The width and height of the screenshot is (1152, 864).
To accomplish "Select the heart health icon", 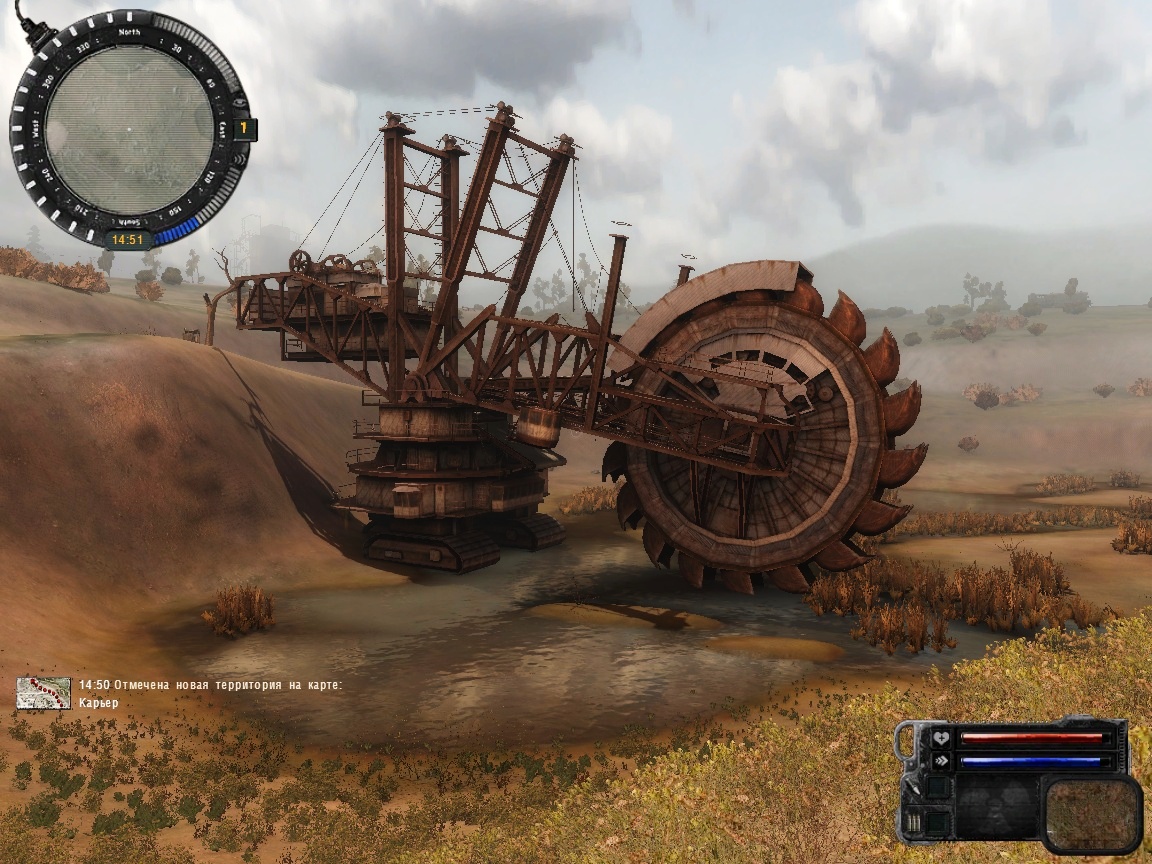I will 940,739.
